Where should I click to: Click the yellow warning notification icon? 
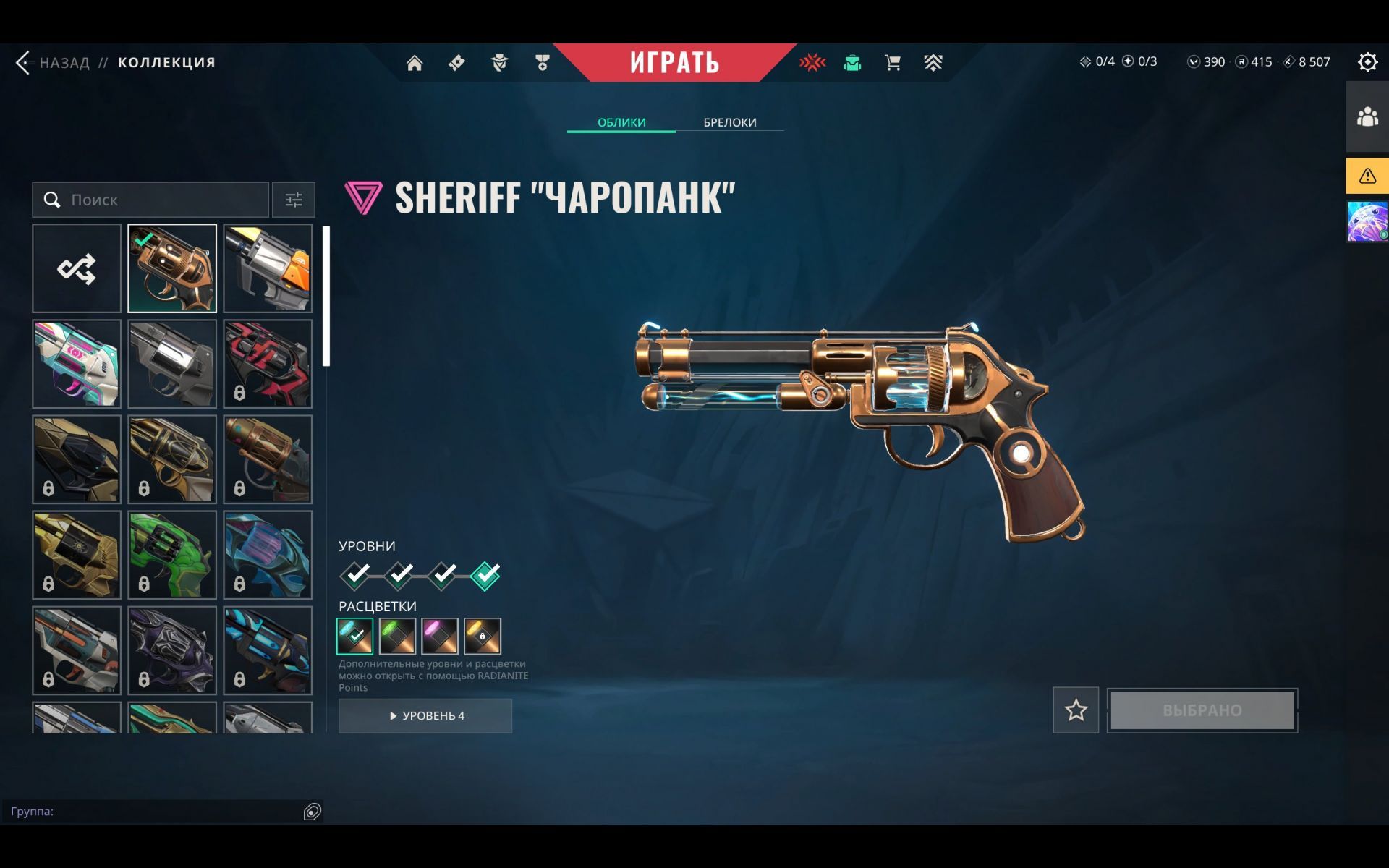coord(1367,176)
